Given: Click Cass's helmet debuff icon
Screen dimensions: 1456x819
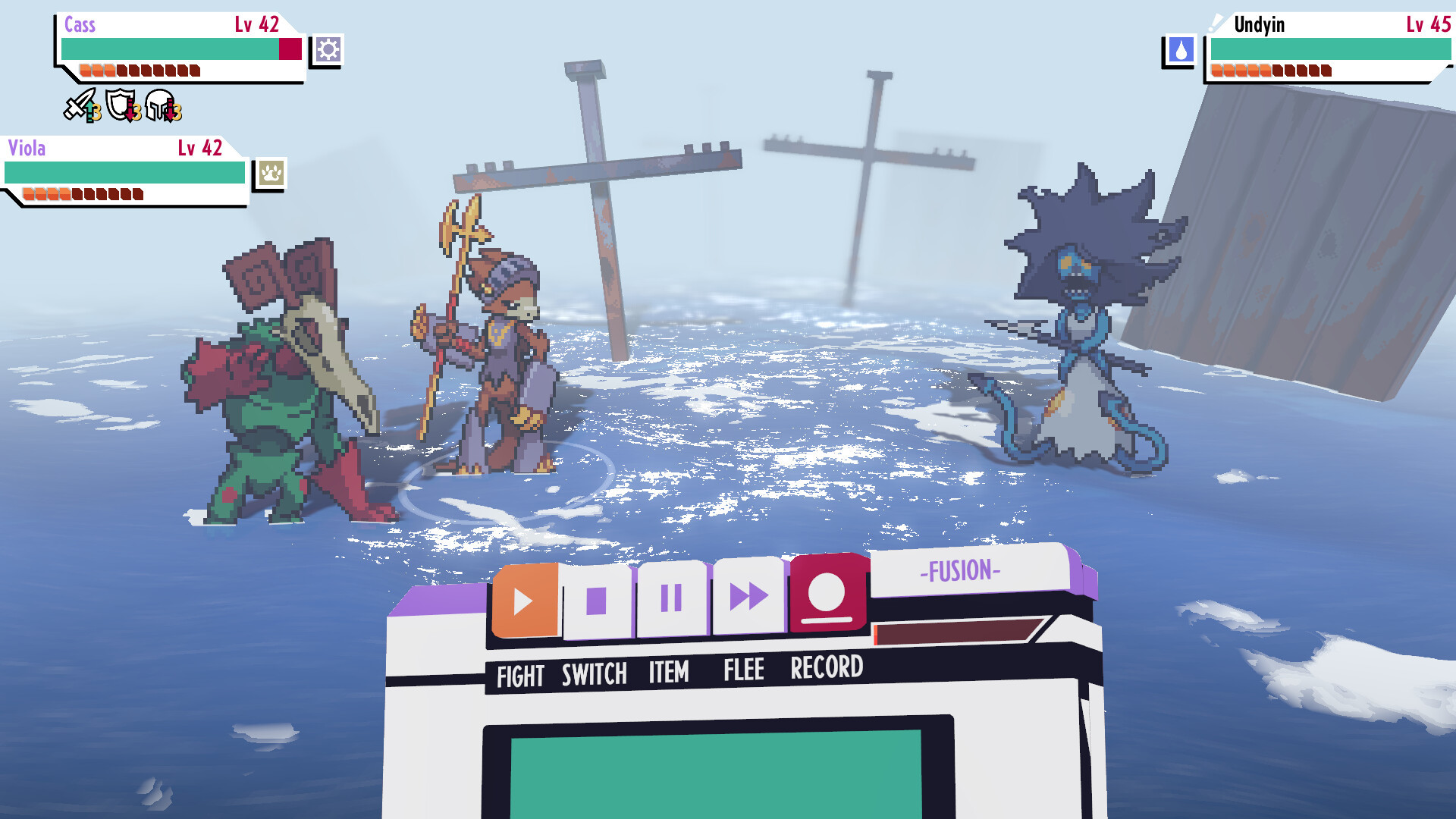Looking at the screenshot, I should (162, 106).
